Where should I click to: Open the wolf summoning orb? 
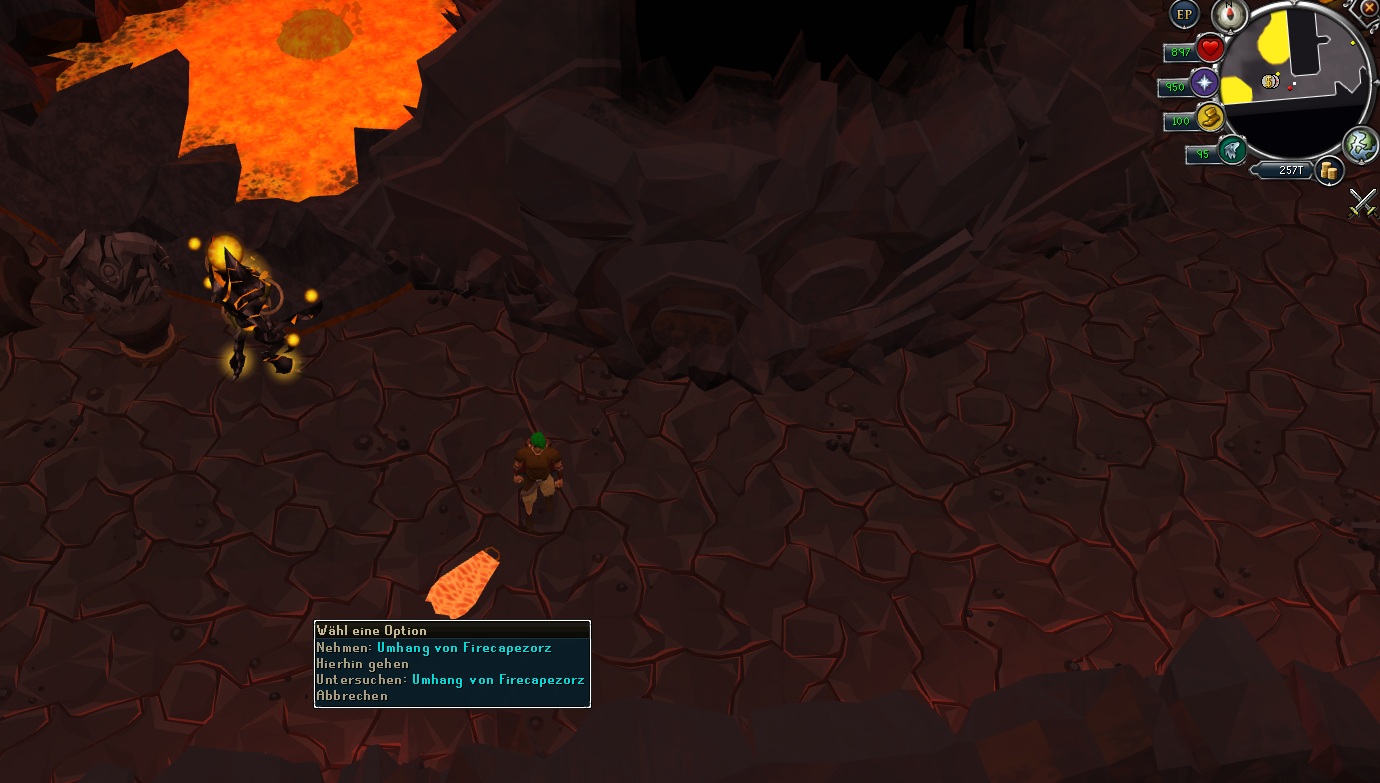[1232, 150]
